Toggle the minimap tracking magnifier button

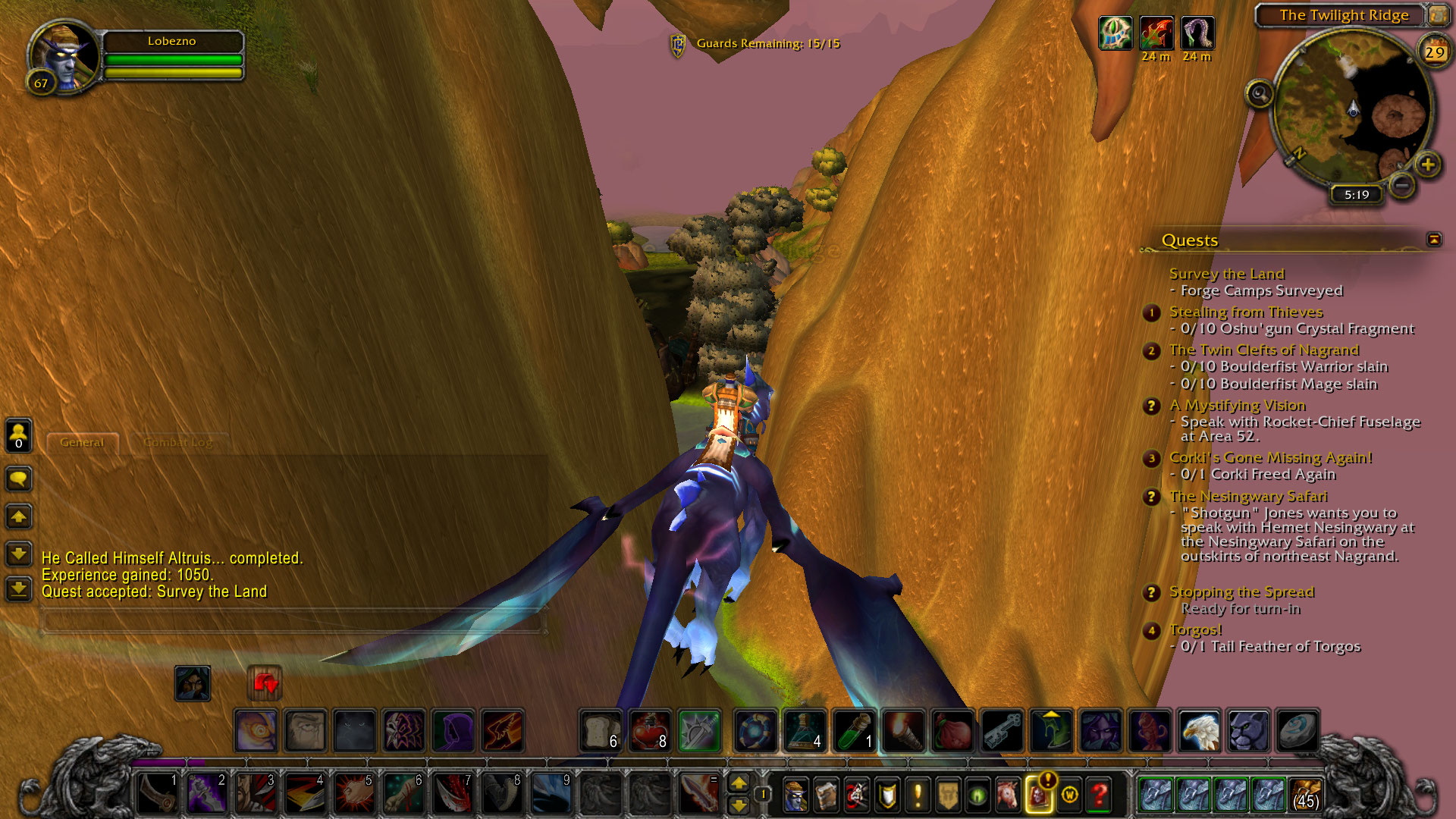coord(1260,94)
